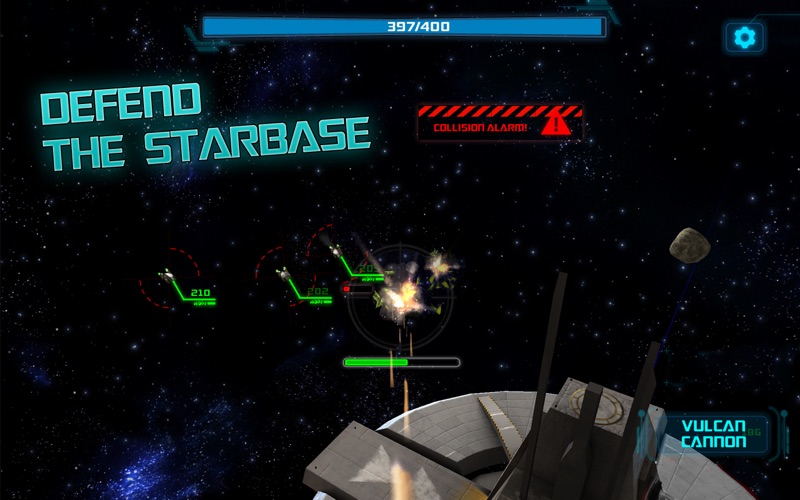Open the settings gear icon
800x500 pixels.
(x=744, y=38)
